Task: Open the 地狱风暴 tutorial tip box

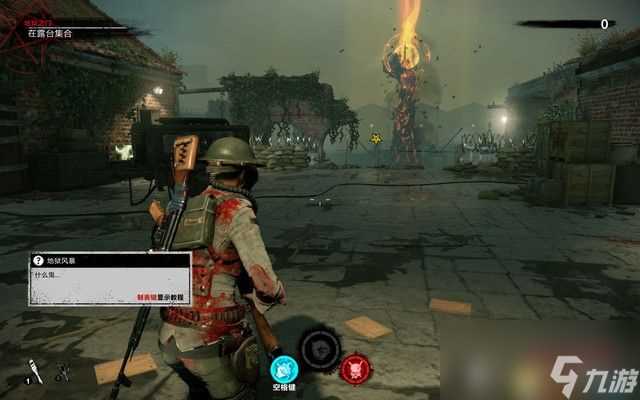Action: click(x=110, y=277)
